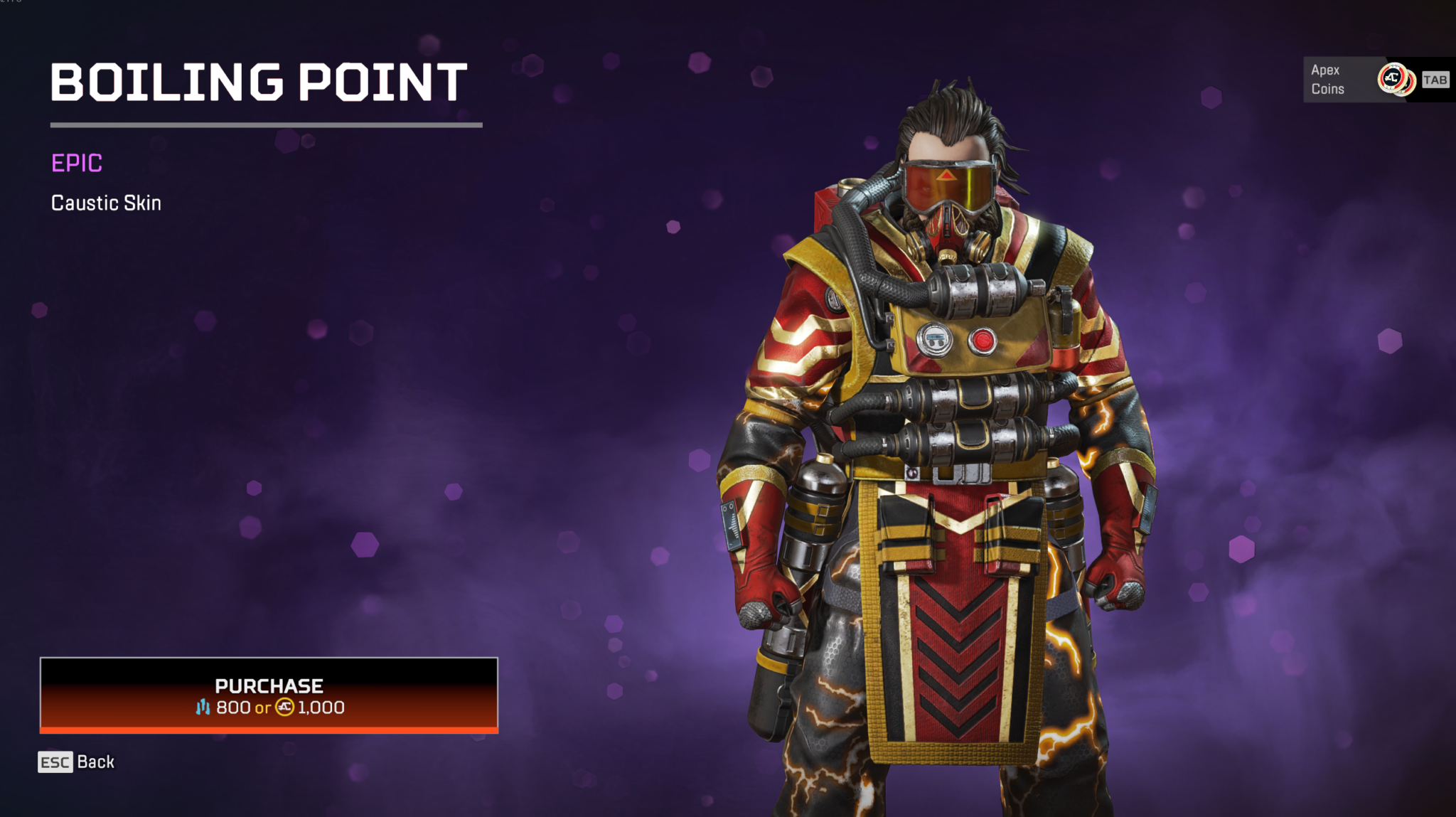Click the gold Apex Coin icon in the price

[x=284, y=707]
